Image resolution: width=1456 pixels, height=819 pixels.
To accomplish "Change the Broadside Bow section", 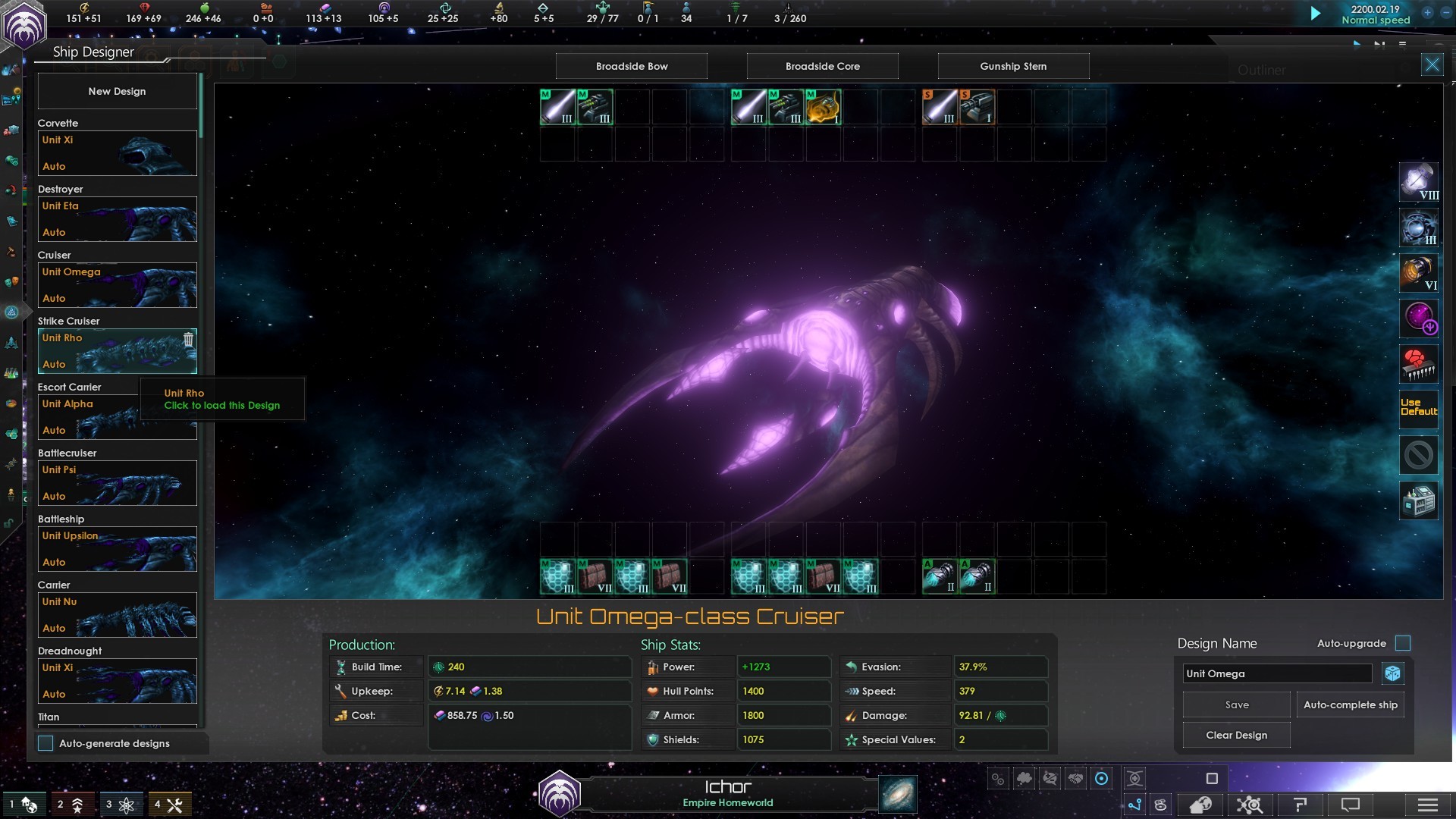I will (632, 66).
